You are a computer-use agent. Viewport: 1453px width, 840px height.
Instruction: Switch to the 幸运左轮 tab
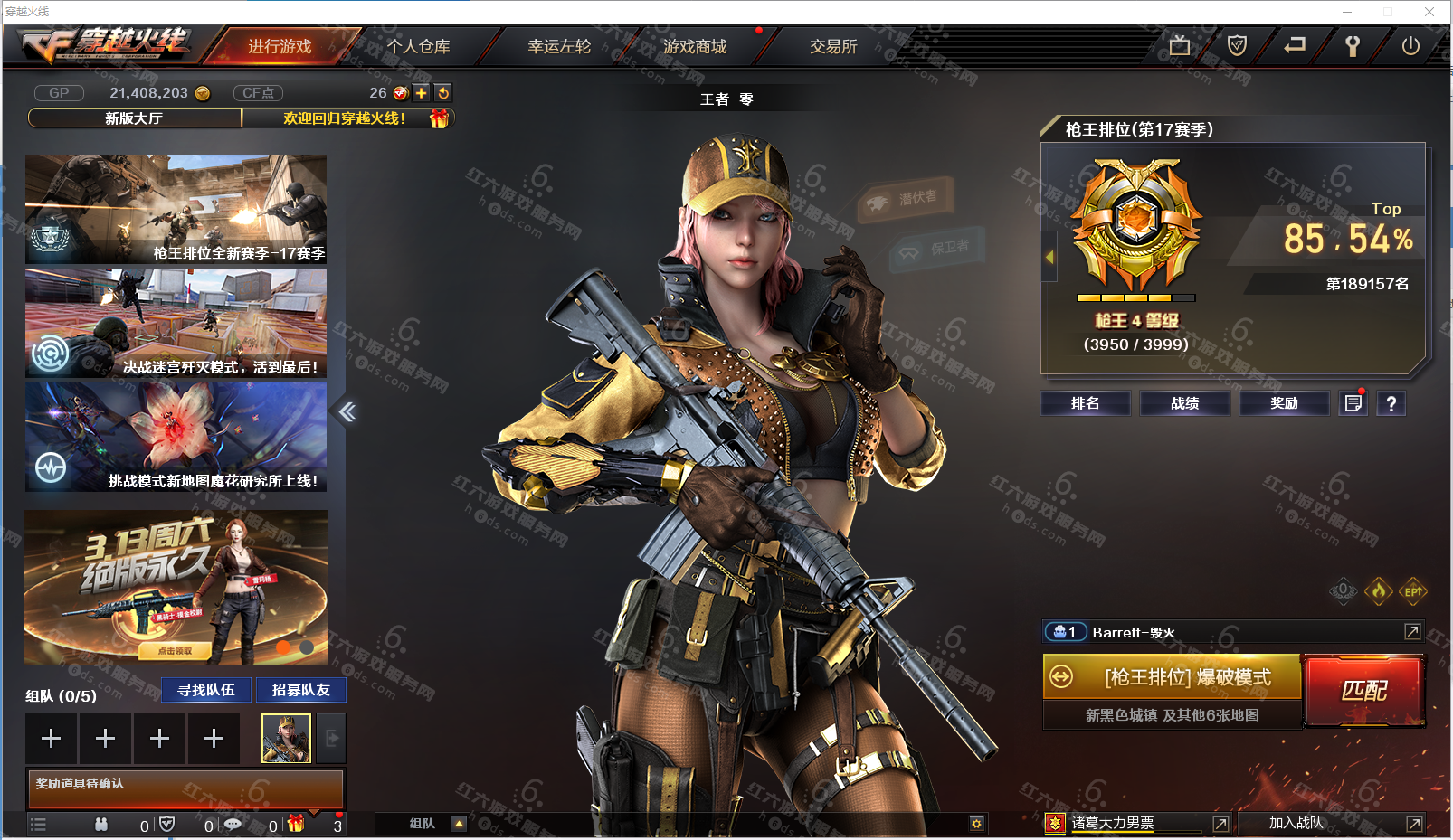click(559, 46)
